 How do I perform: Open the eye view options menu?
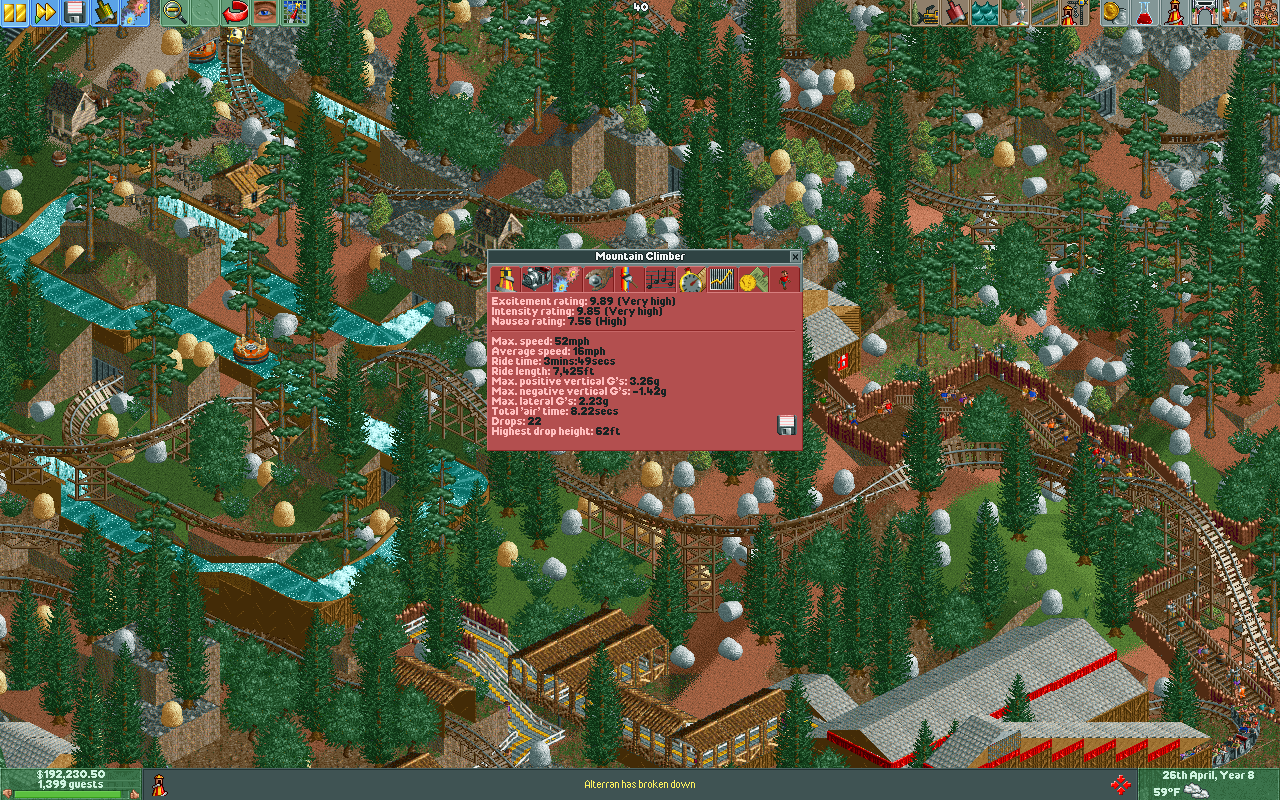(264, 12)
